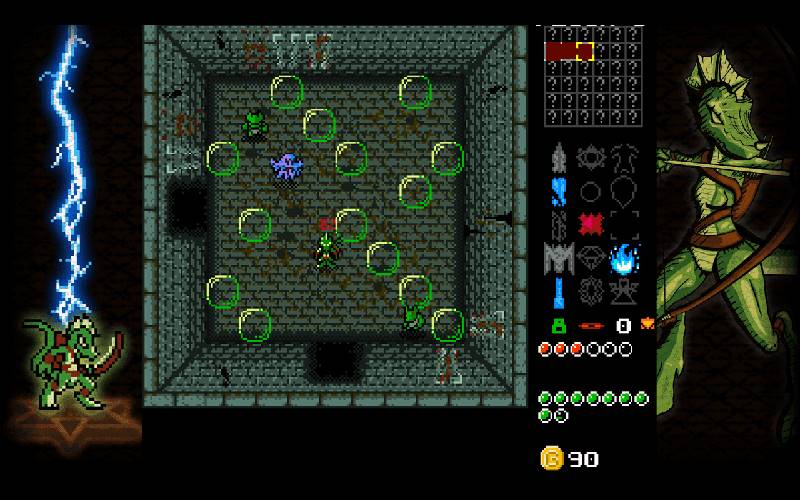This screenshot has width=800, height=500.
Task: Select the gray winged helmet icon
Action: click(x=558, y=258)
